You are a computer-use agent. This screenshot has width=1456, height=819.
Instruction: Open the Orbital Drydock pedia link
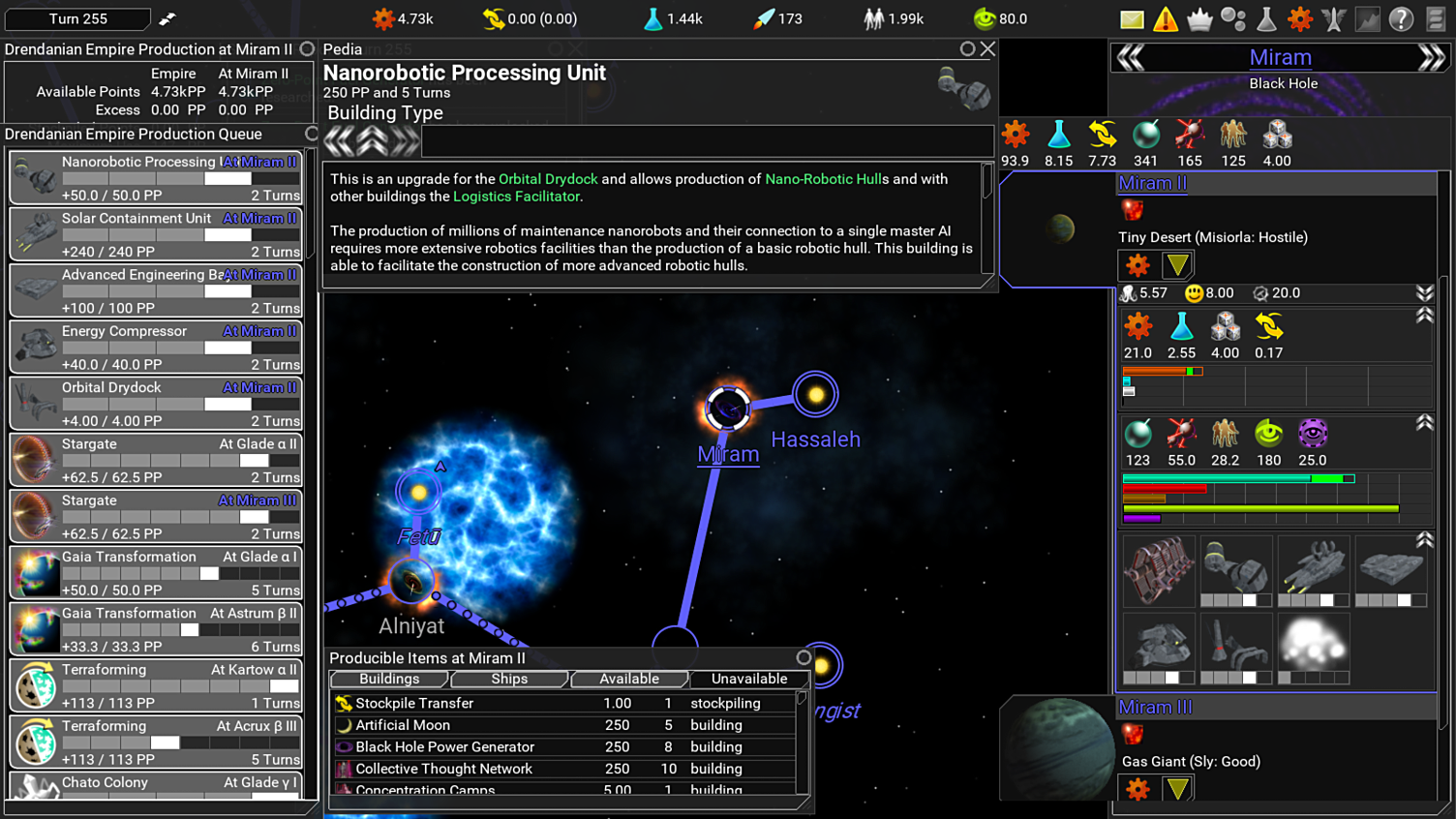point(548,178)
